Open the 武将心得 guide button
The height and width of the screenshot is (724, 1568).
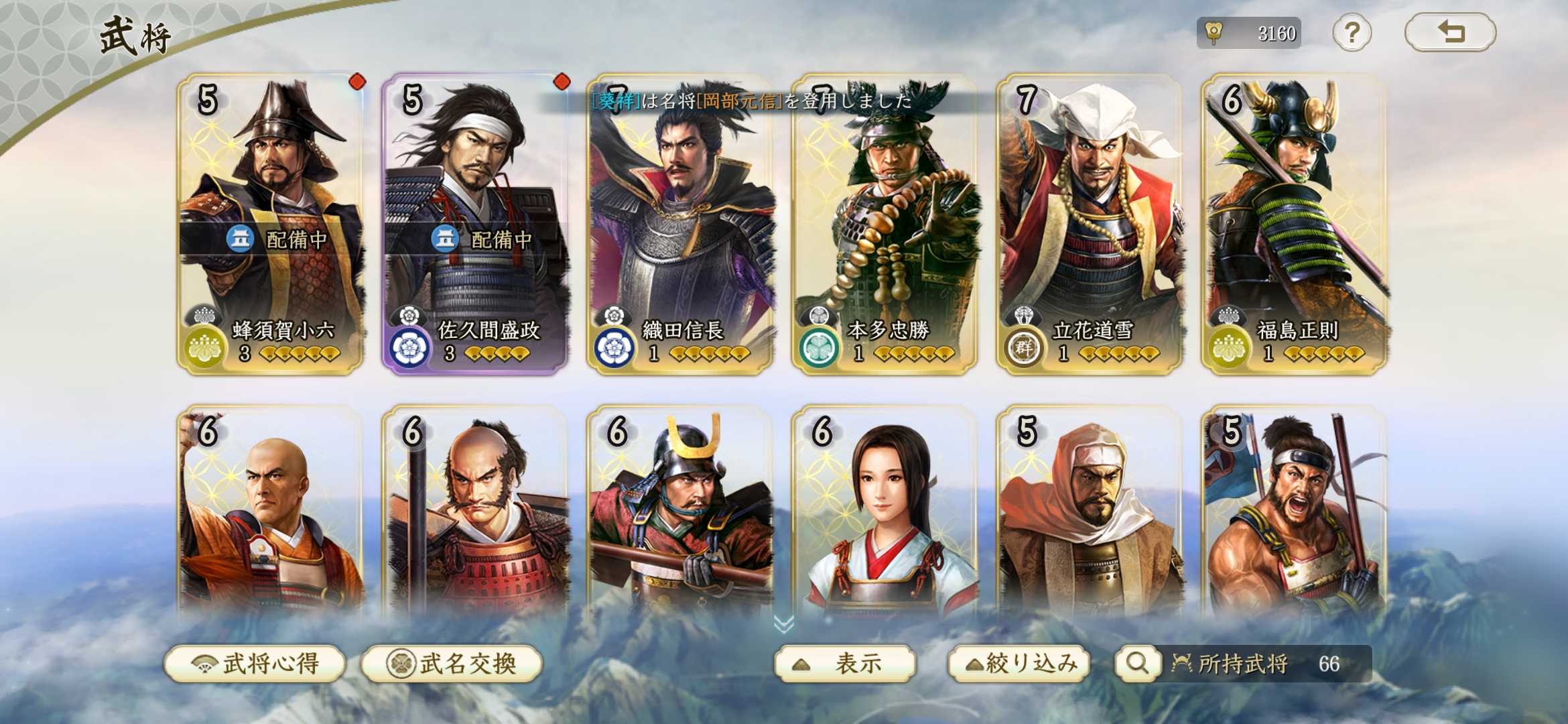(255, 664)
